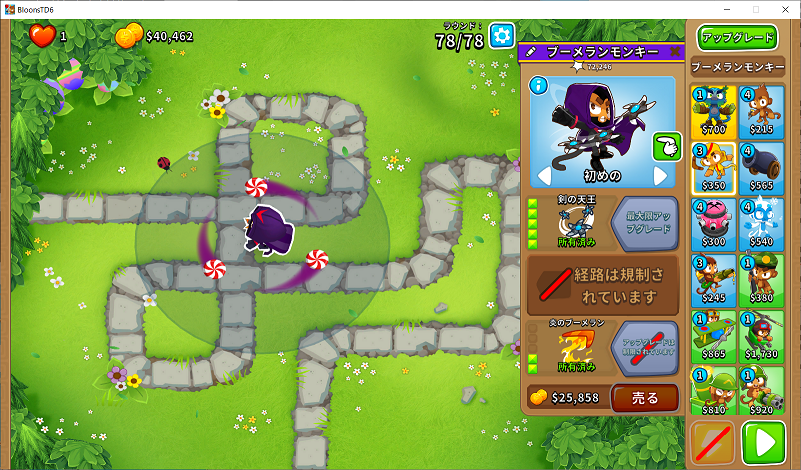Screen dimensions: 801x470
Task: Maximize the BloonsTD6 window
Action: tap(755, 8)
